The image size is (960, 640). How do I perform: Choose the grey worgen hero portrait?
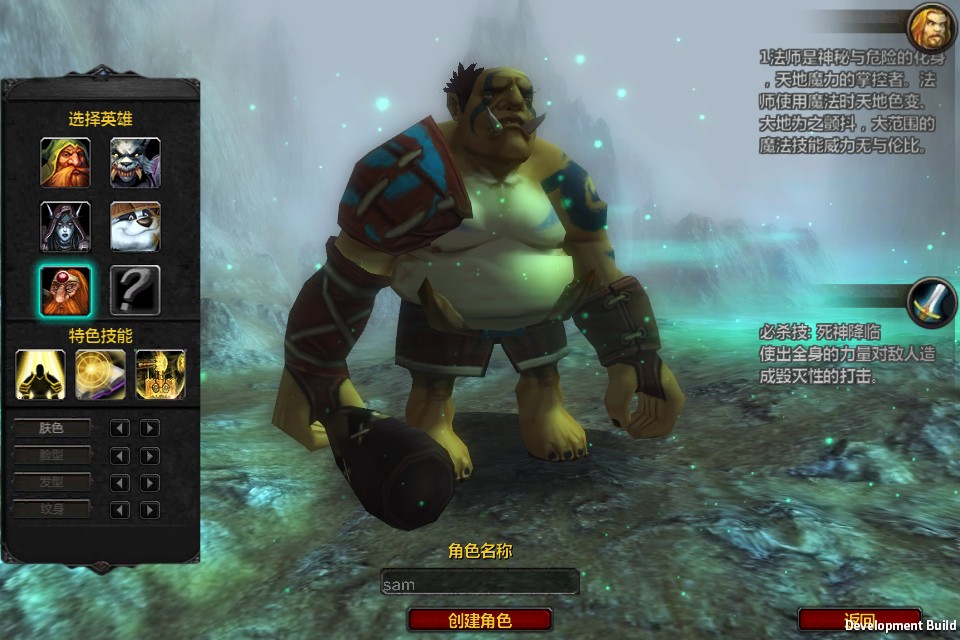click(135, 162)
